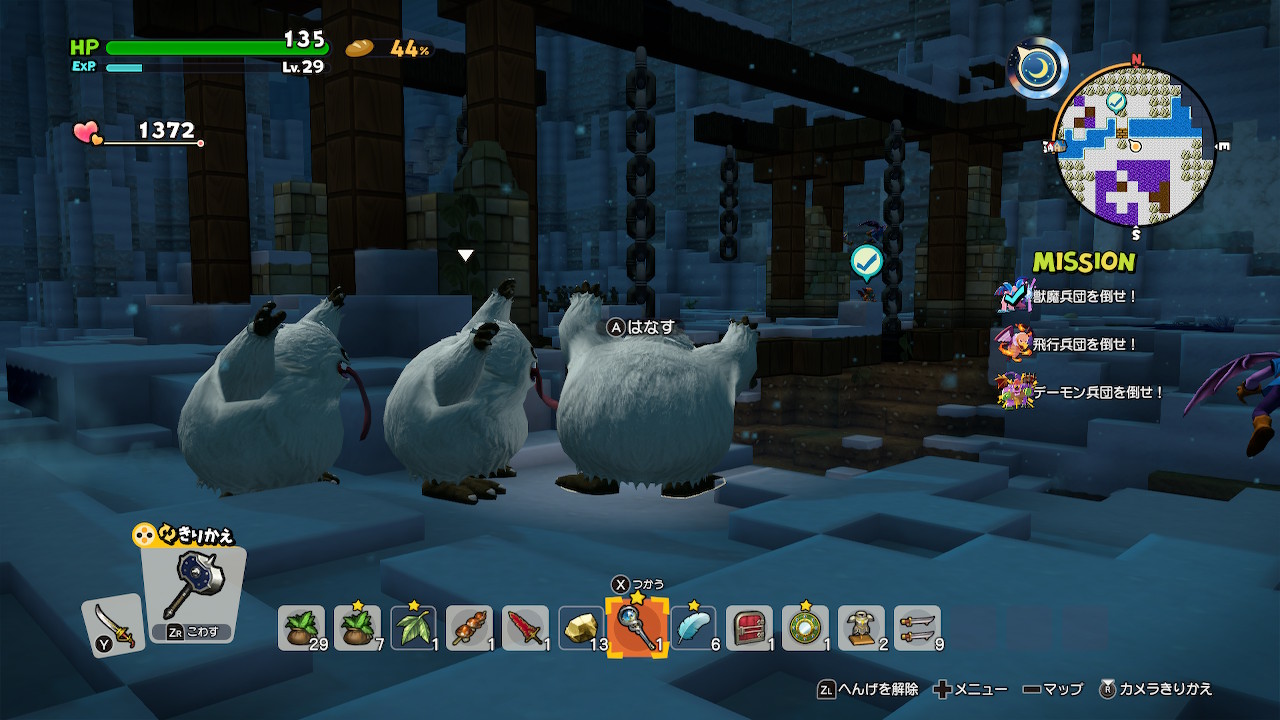Open the circular minimap
This screenshot has height=720, width=1280.
coord(1135,147)
